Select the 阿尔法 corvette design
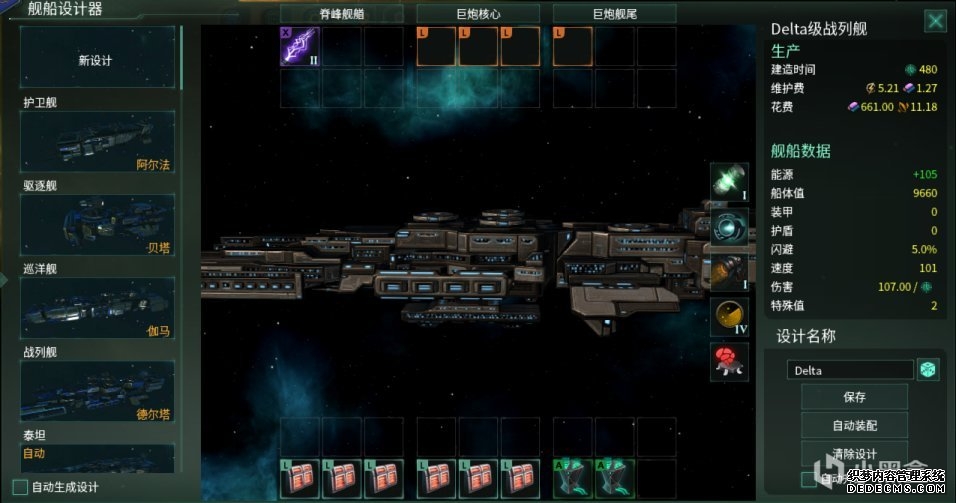 (98, 141)
